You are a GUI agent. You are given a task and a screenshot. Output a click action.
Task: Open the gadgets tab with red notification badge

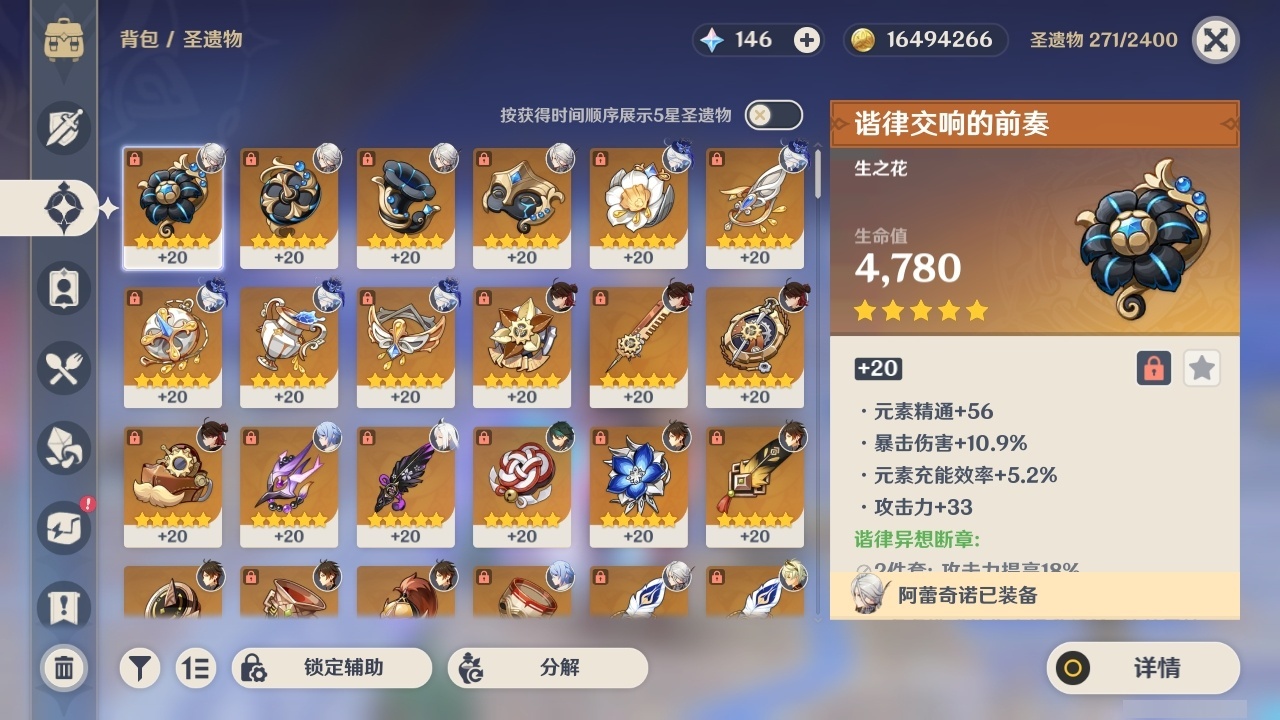click(64, 527)
